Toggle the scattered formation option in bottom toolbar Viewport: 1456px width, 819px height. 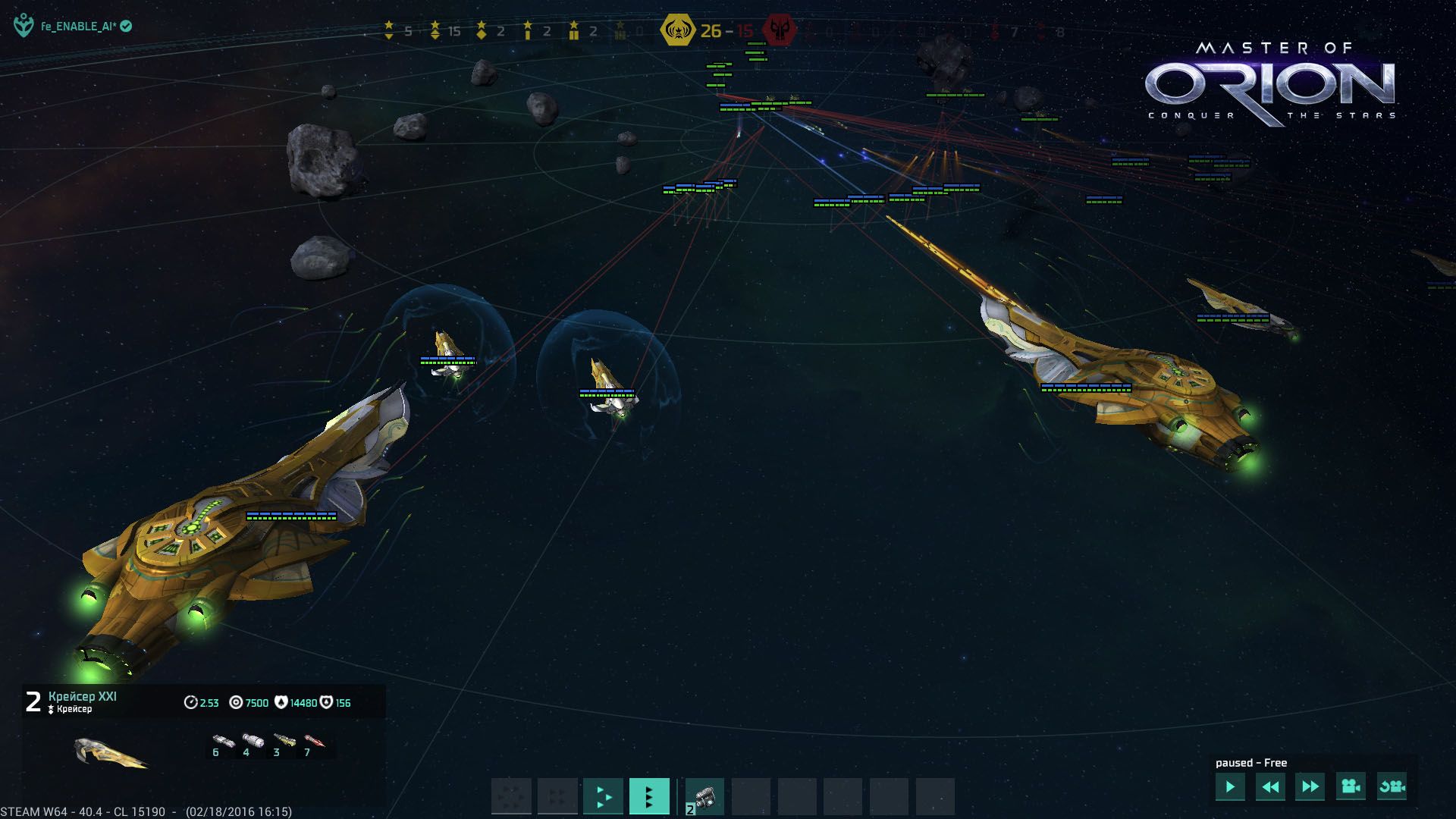pos(512,796)
